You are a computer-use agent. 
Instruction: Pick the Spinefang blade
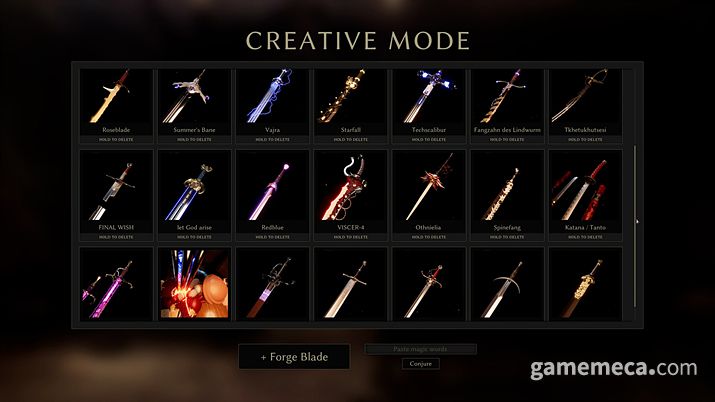click(507, 190)
